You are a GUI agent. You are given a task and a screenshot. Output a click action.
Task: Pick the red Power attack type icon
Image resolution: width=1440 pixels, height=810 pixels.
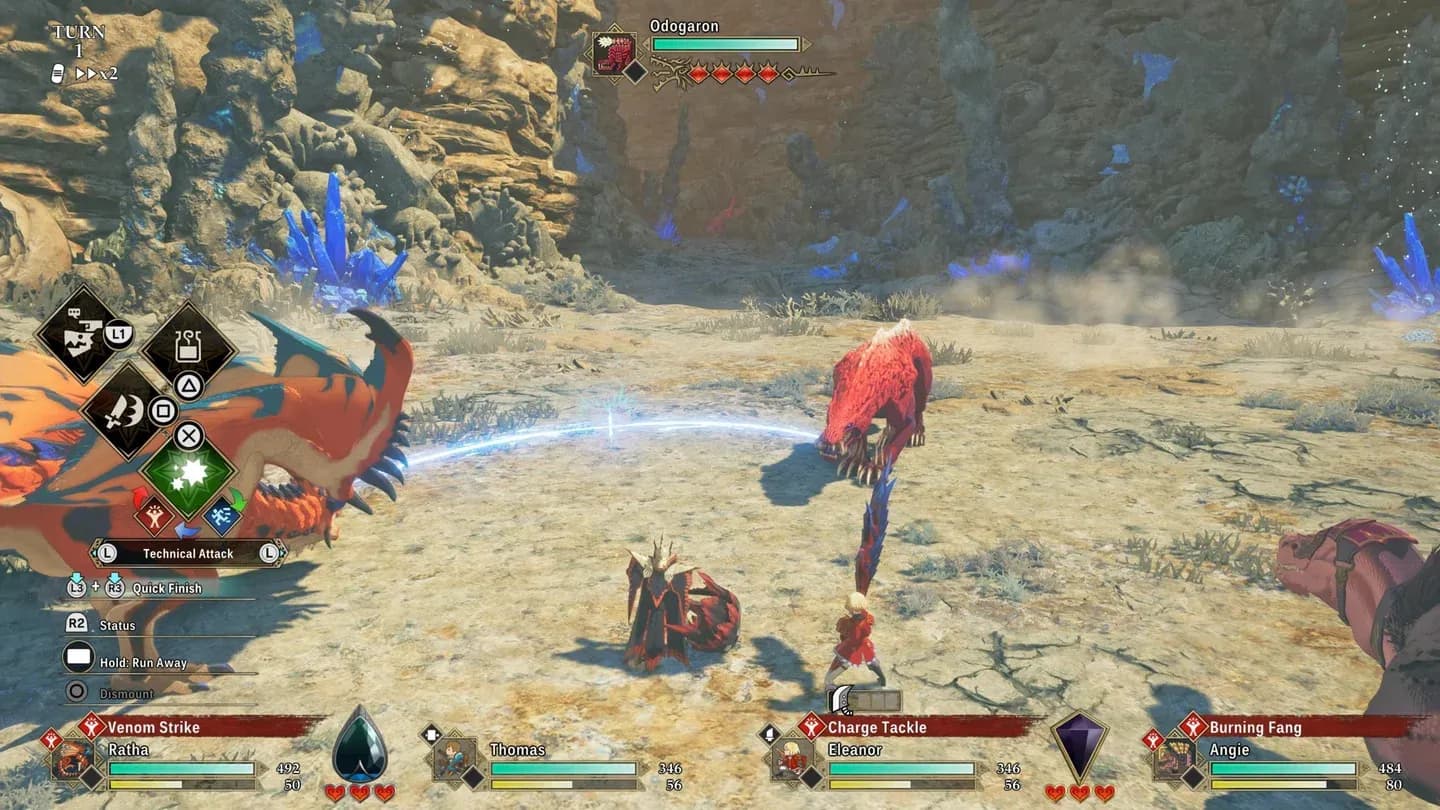154,515
